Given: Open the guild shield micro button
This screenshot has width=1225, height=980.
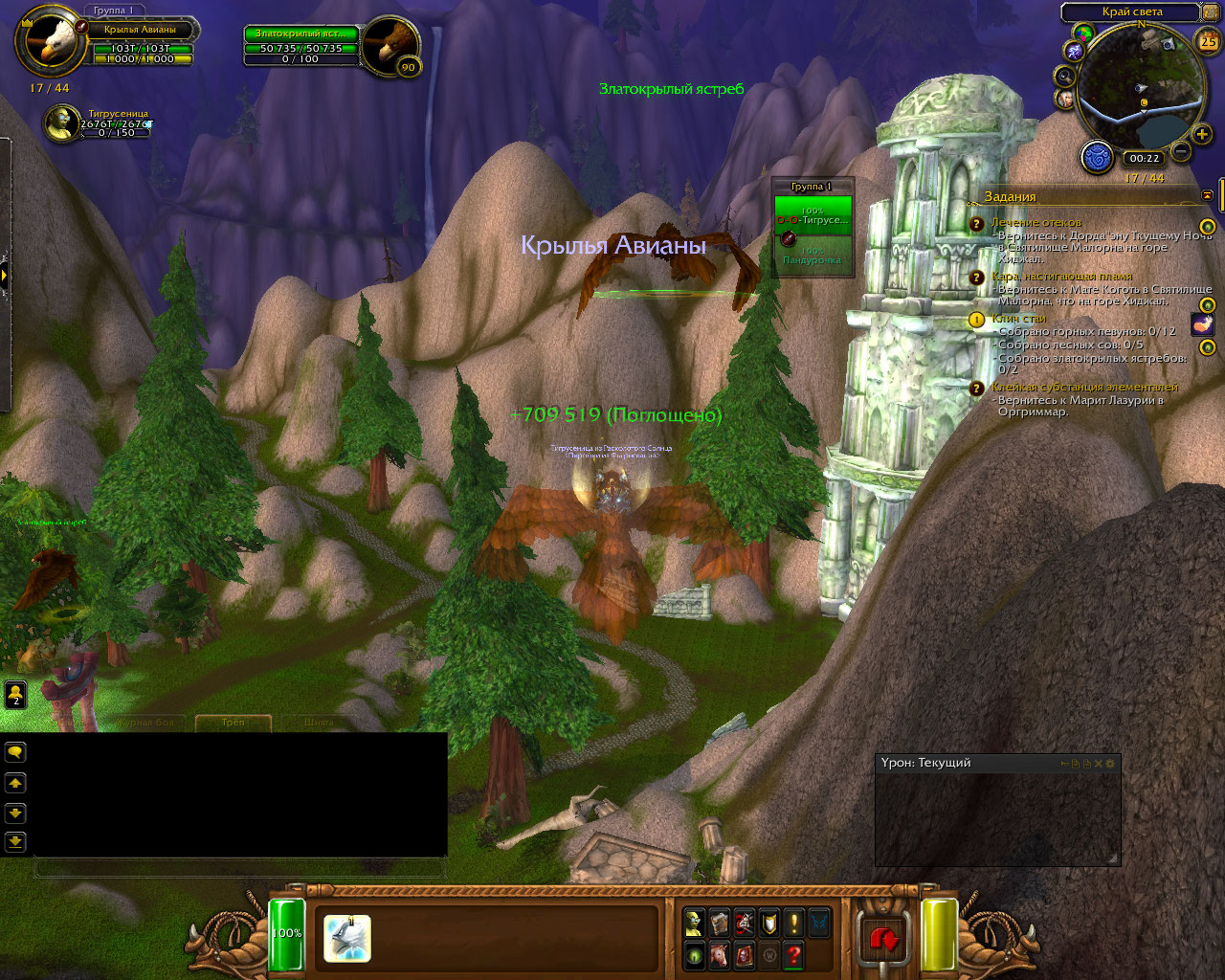Looking at the screenshot, I should pyautogui.click(x=768, y=923).
